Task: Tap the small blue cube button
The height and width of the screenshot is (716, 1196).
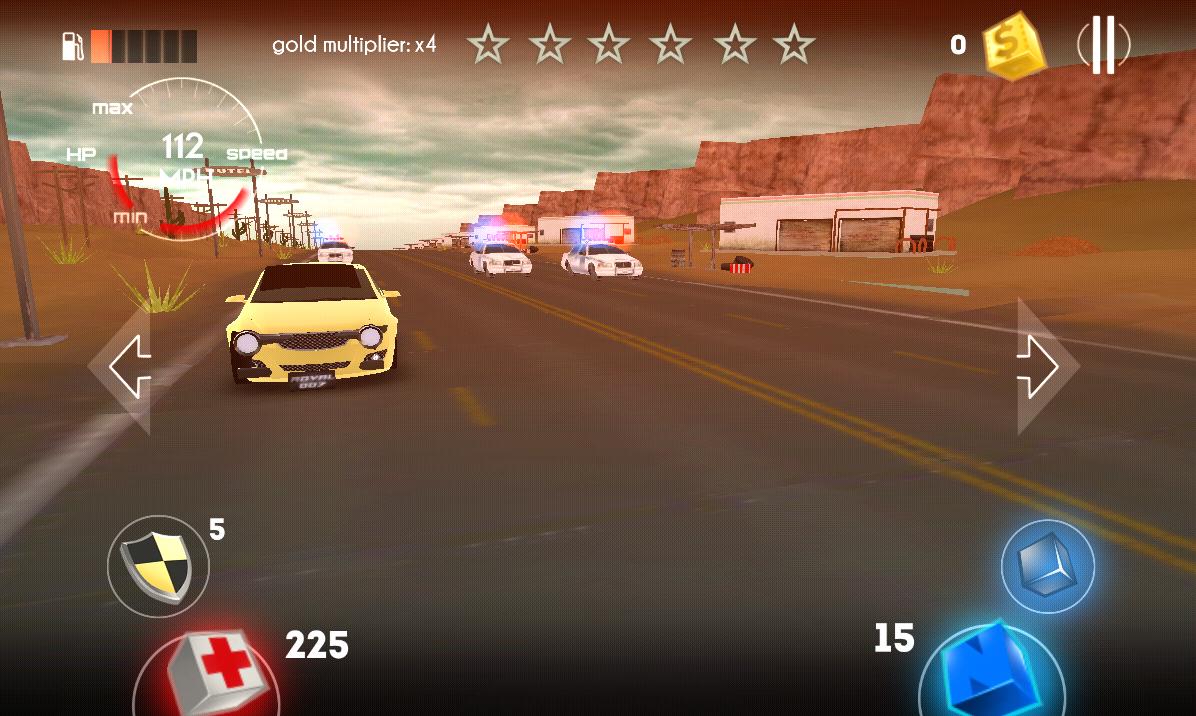Action: click(x=1047, y=566)
